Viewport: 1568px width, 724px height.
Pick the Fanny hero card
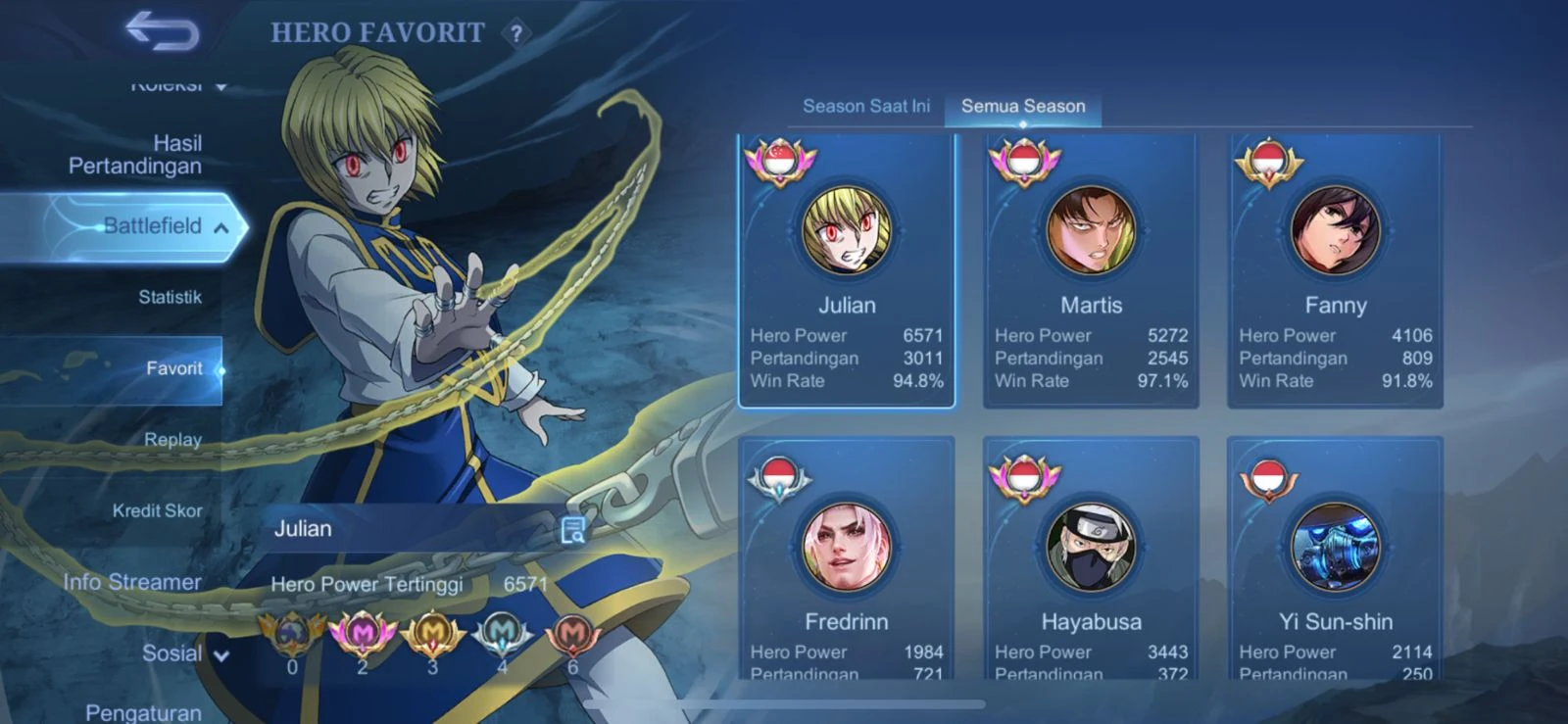pyautogui.click(x=1335, y=270)
